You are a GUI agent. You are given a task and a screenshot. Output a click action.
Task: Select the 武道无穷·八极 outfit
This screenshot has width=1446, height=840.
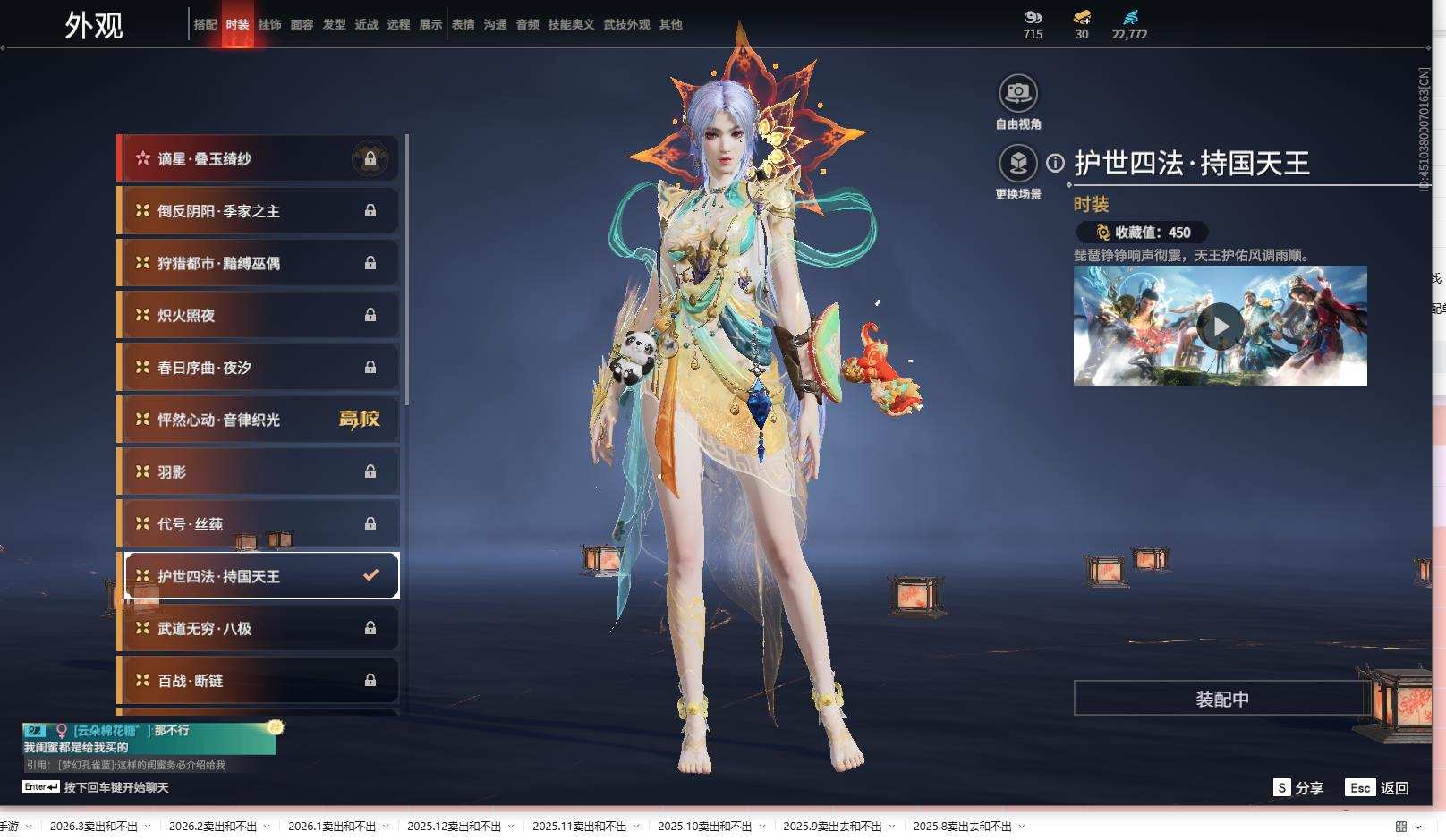tap(258, 629)
